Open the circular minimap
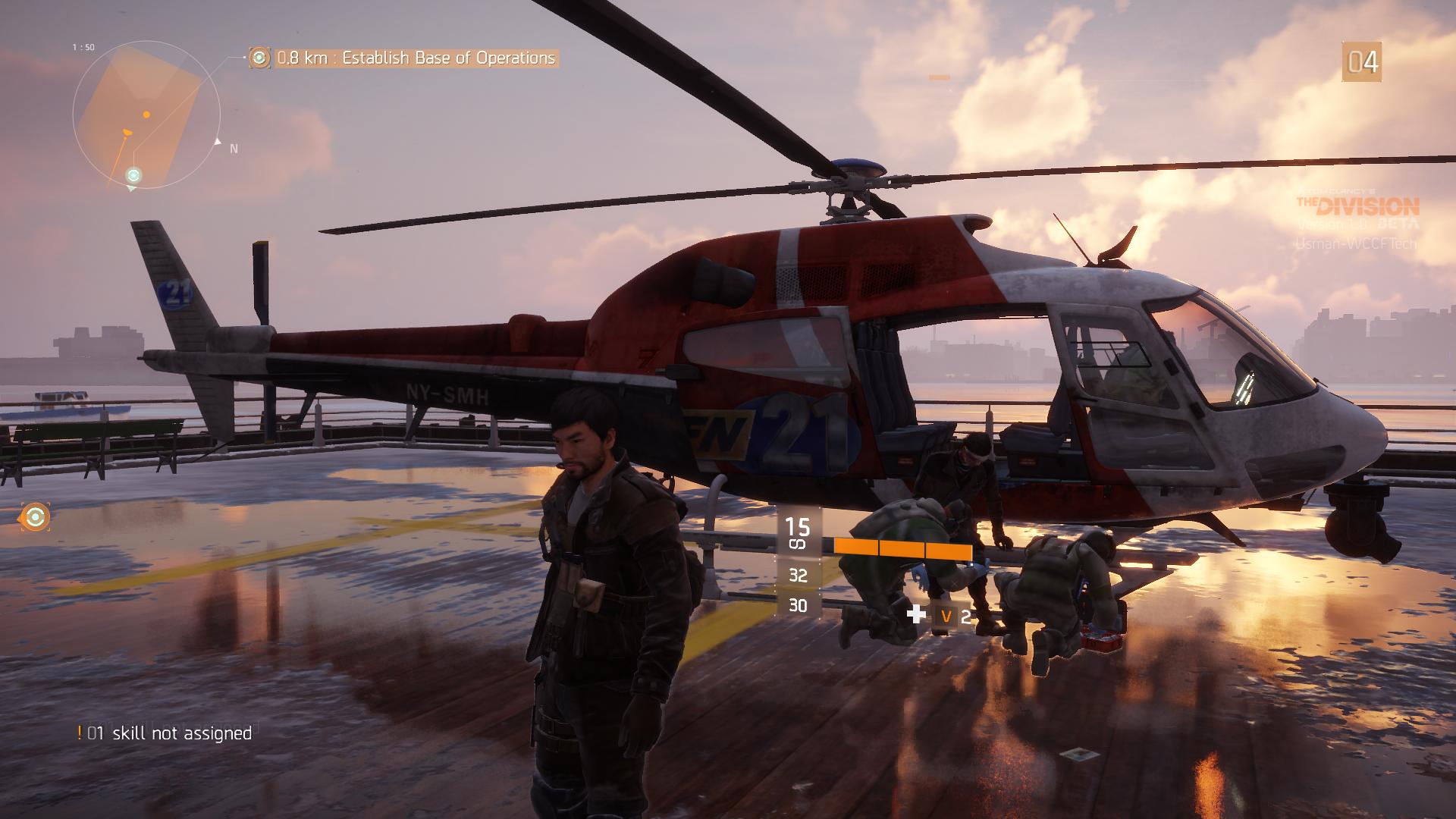The image size is (1456, 819). tap(146, 114)
